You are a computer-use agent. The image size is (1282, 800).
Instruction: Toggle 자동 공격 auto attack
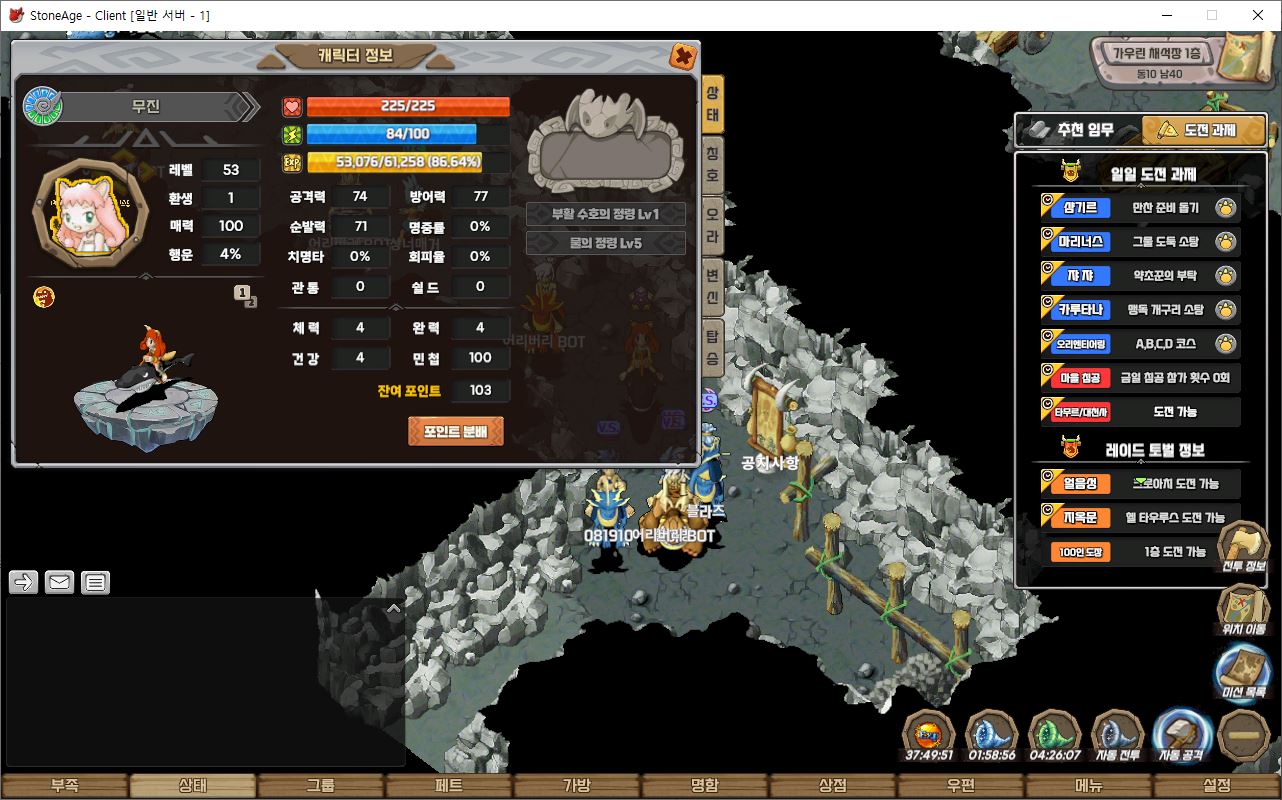(1182, 736)
